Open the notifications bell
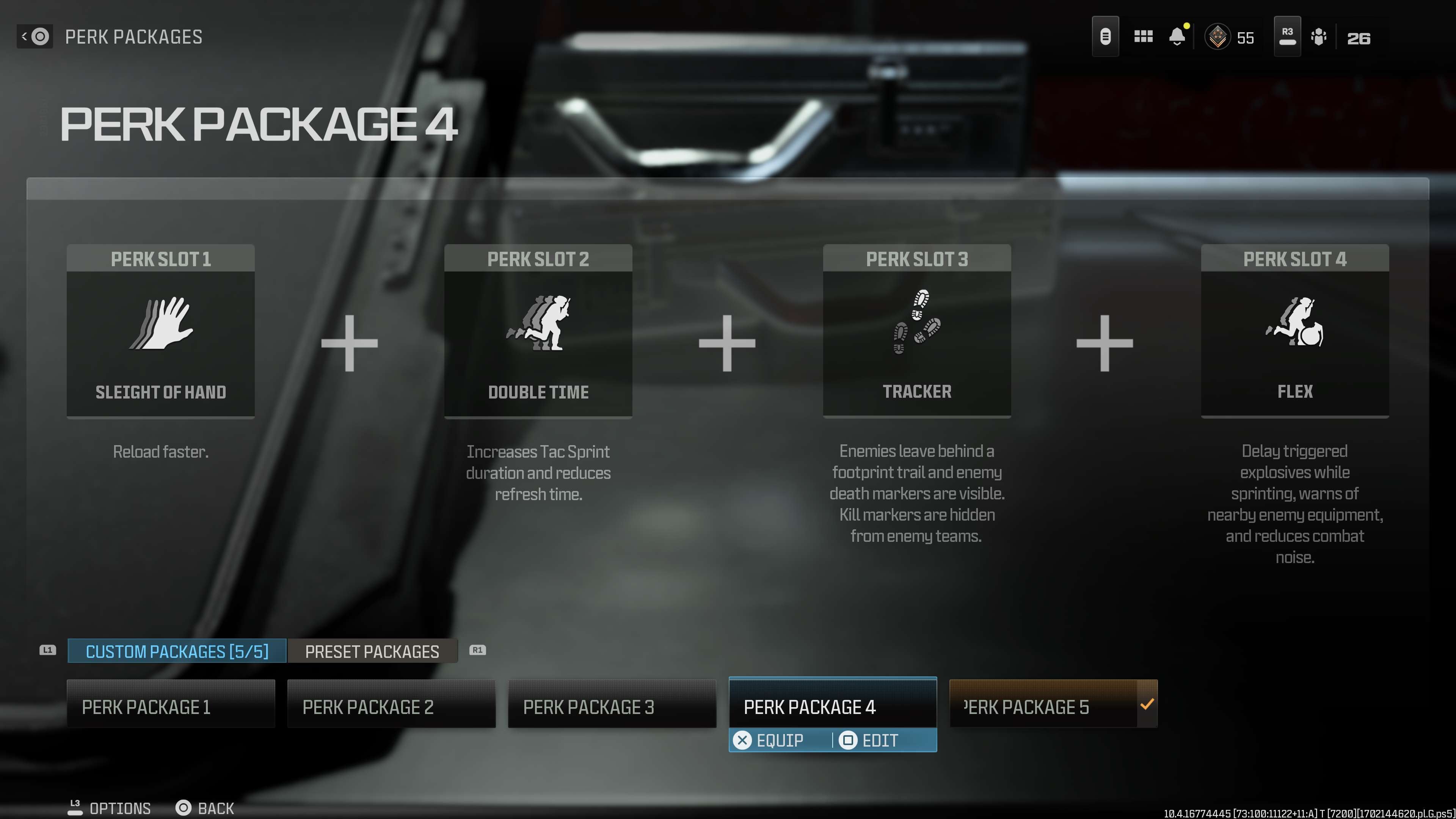 [1177, 37]
